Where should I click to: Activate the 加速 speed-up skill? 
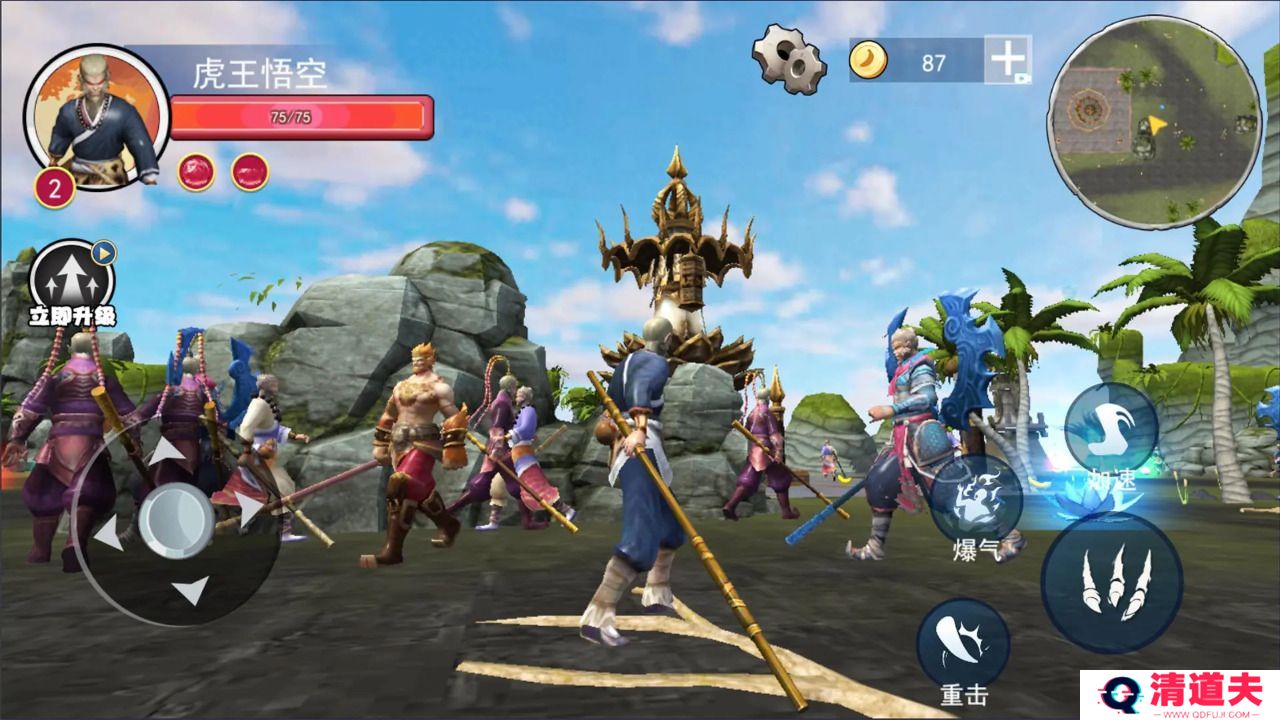point(1111,428)
